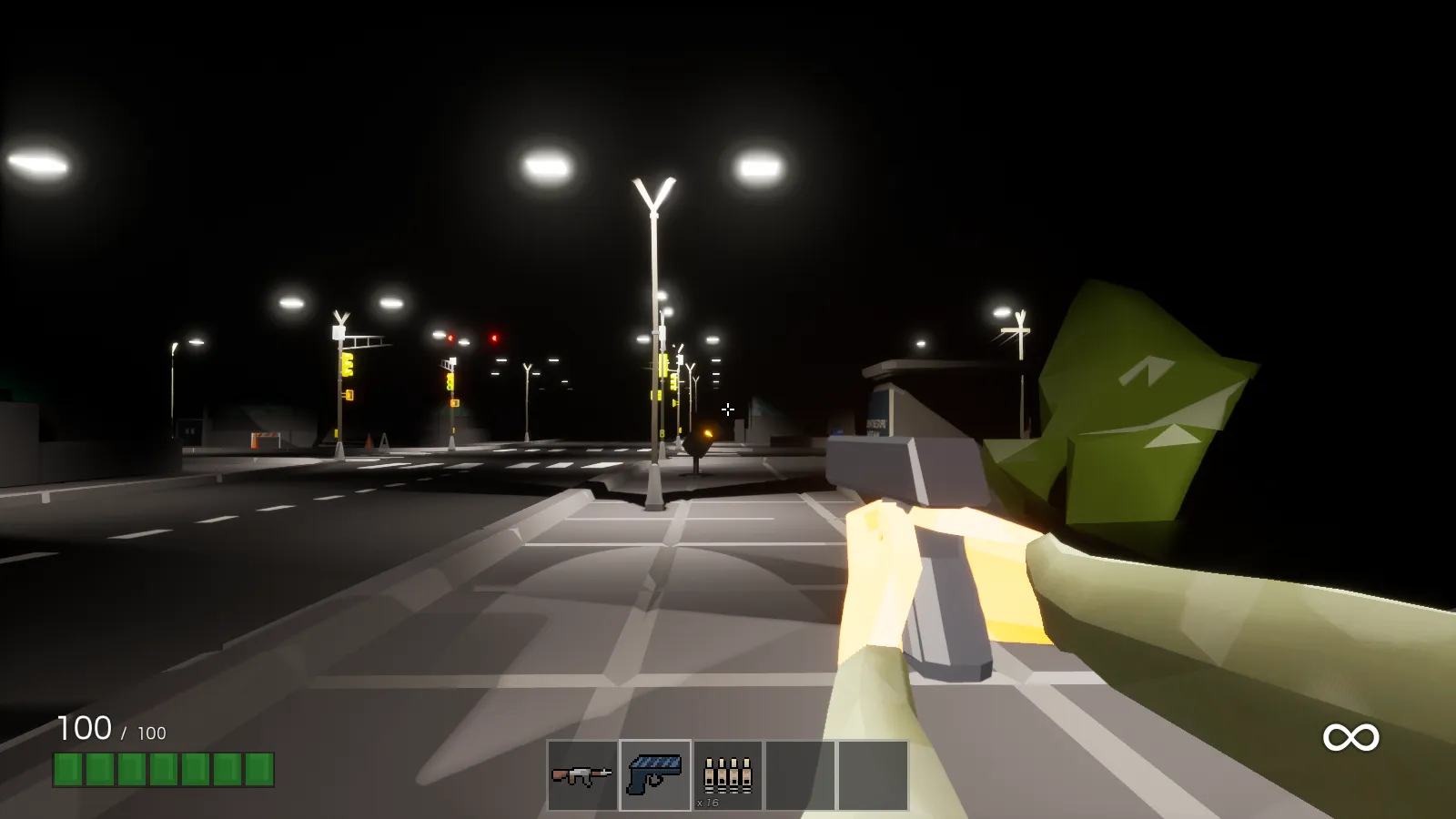The width and height of the screenshot is (1456, 819).
Task: Click the middle green health segment
Action: pyautogui.click(x=162, y=770)
